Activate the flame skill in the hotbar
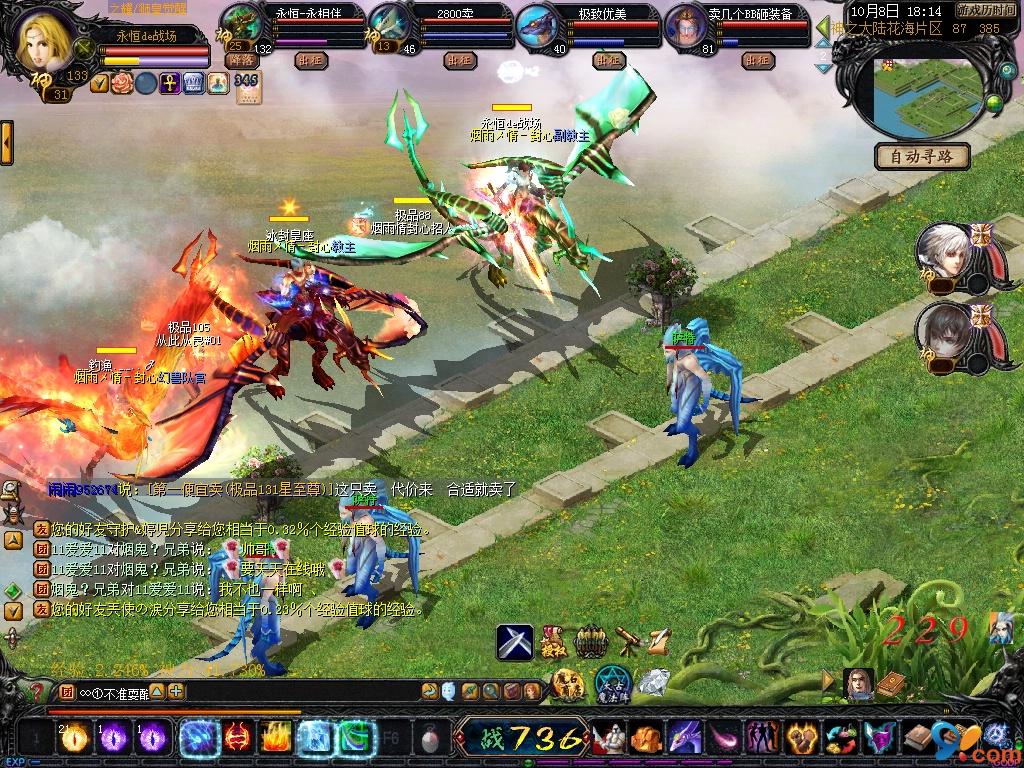This screenshot has width=1024, height=768. click(x=275, y=738)
